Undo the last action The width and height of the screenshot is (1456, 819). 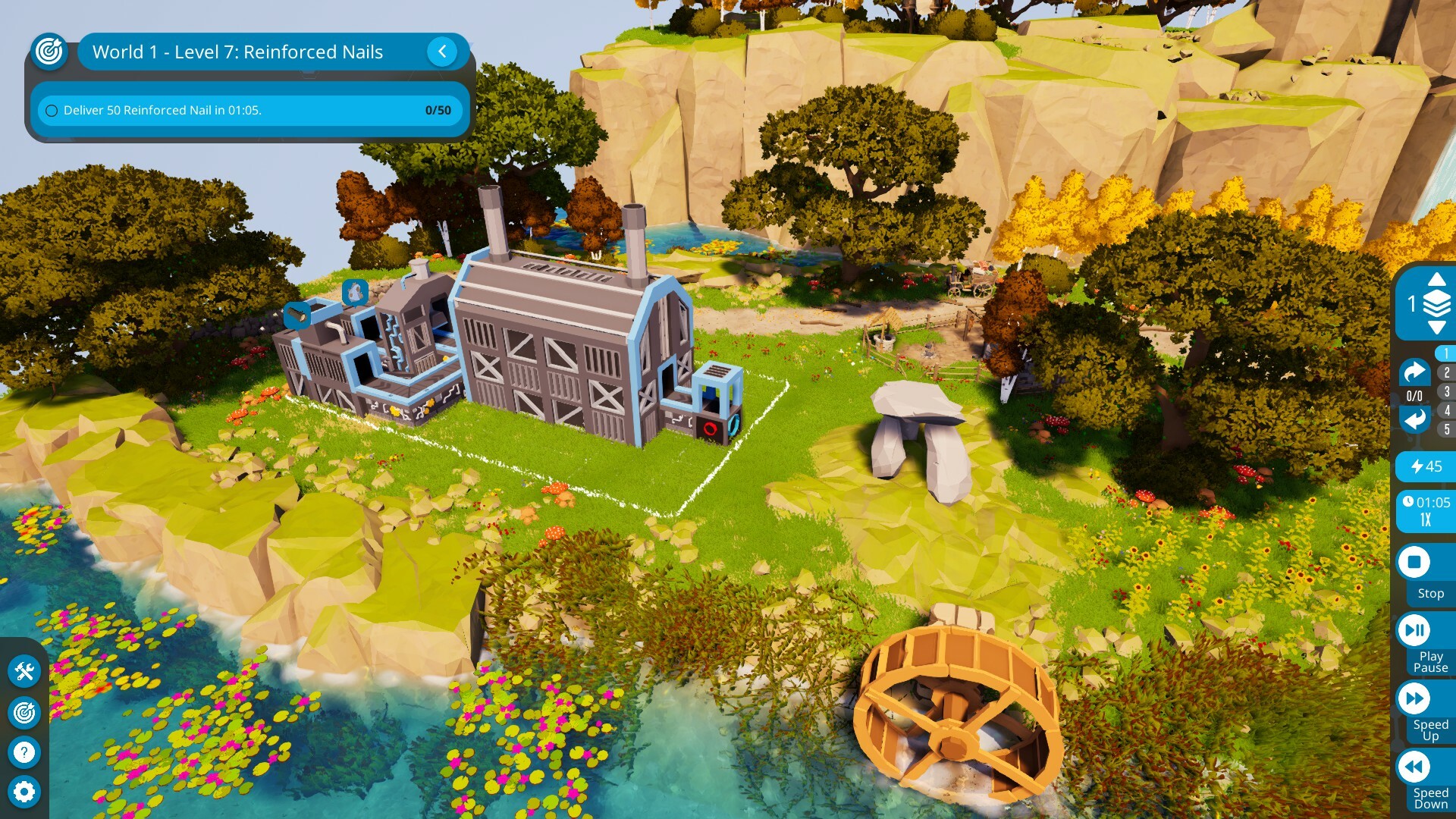pos(1414,419)
